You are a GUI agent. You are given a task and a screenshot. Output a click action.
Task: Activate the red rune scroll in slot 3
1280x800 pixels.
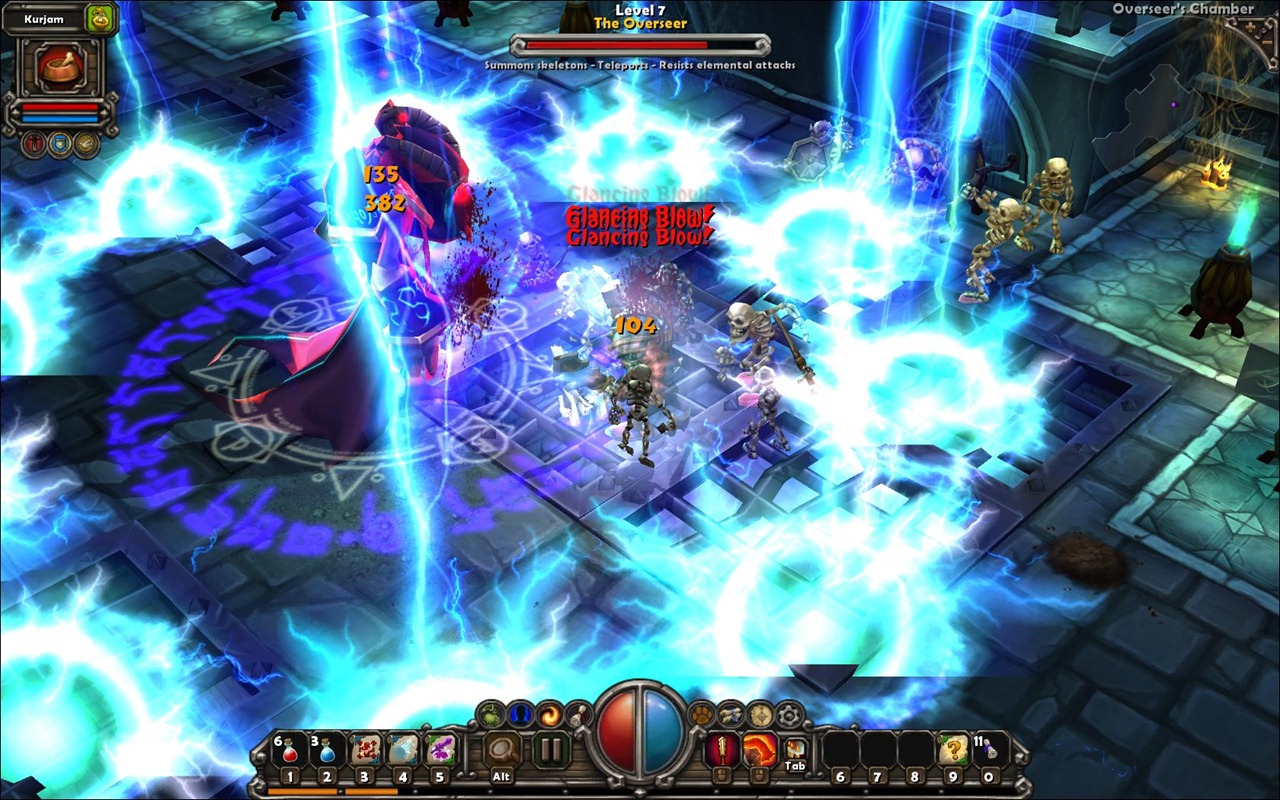tap(365, 750)
